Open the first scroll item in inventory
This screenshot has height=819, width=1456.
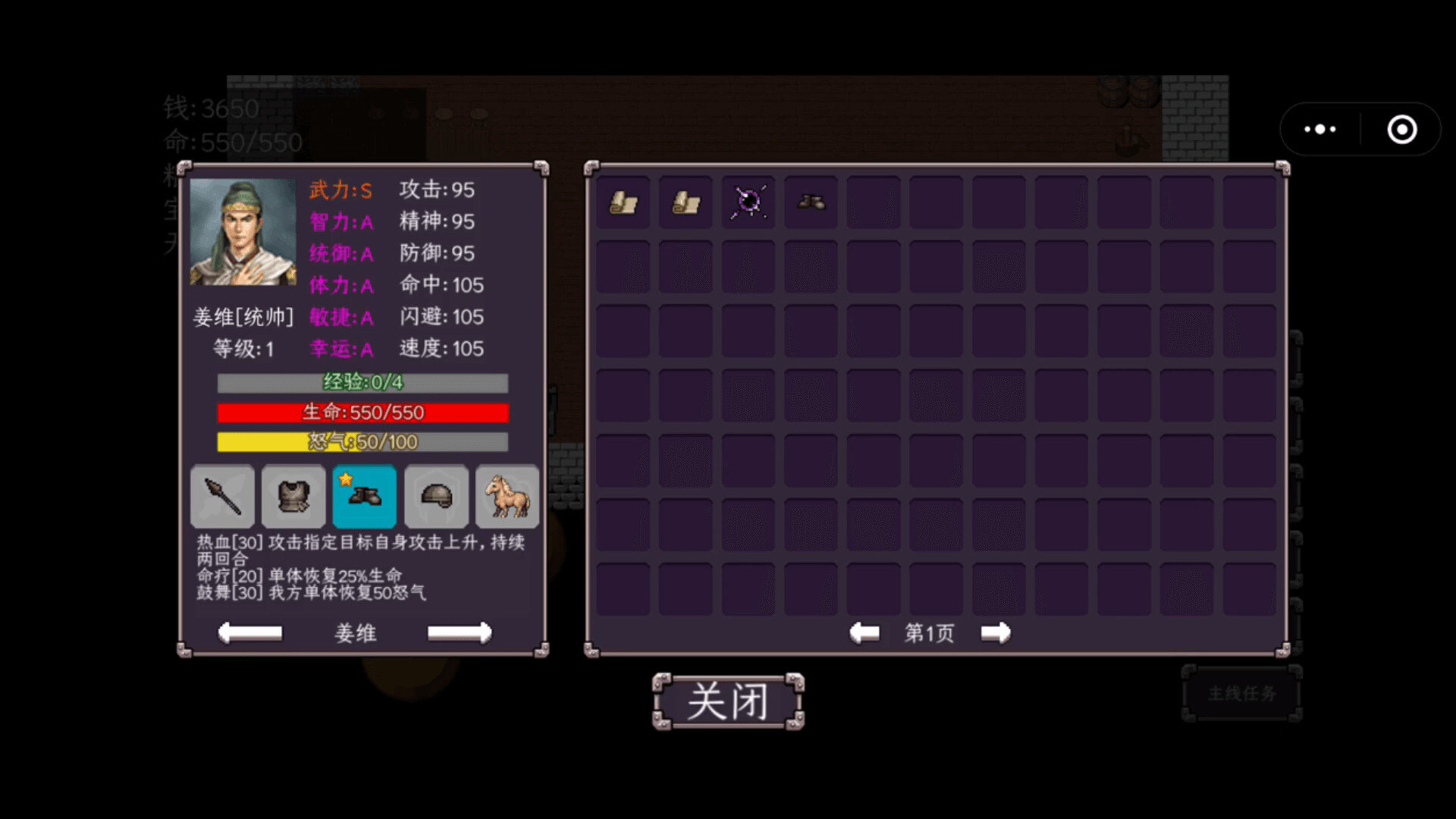pos(623,202)
